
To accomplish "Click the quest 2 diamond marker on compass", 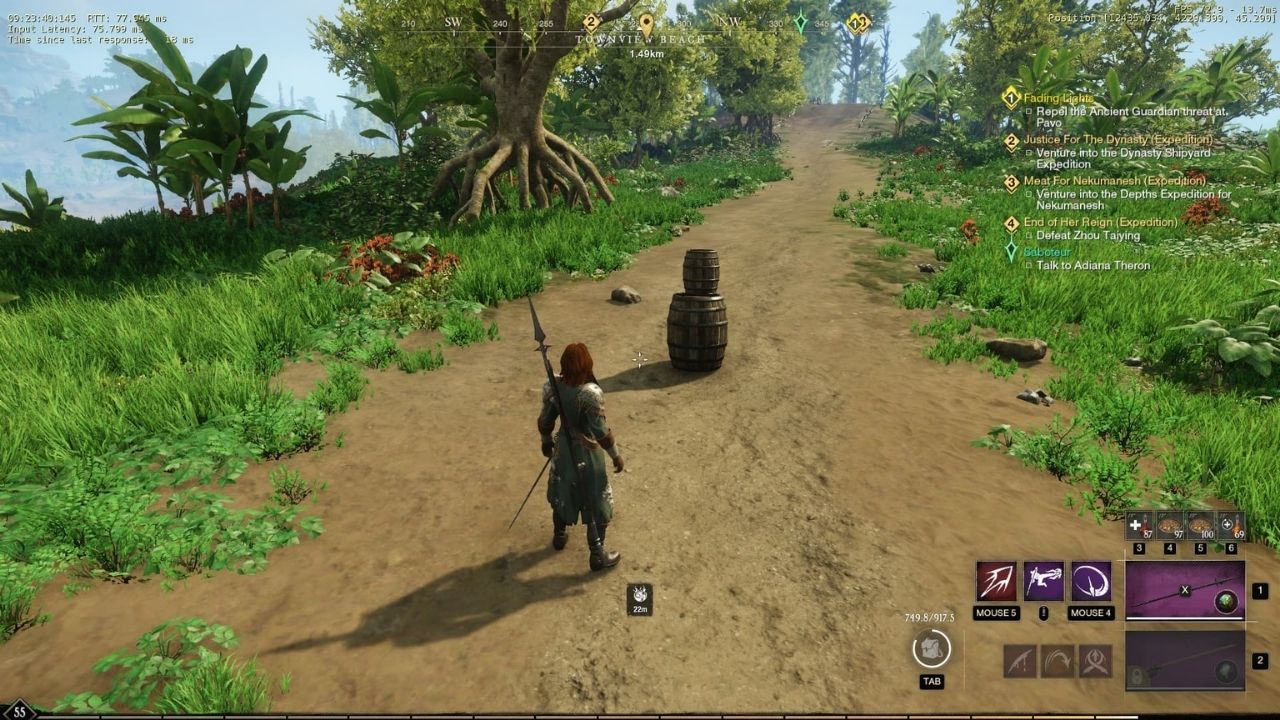I will [x=591, y=22].
